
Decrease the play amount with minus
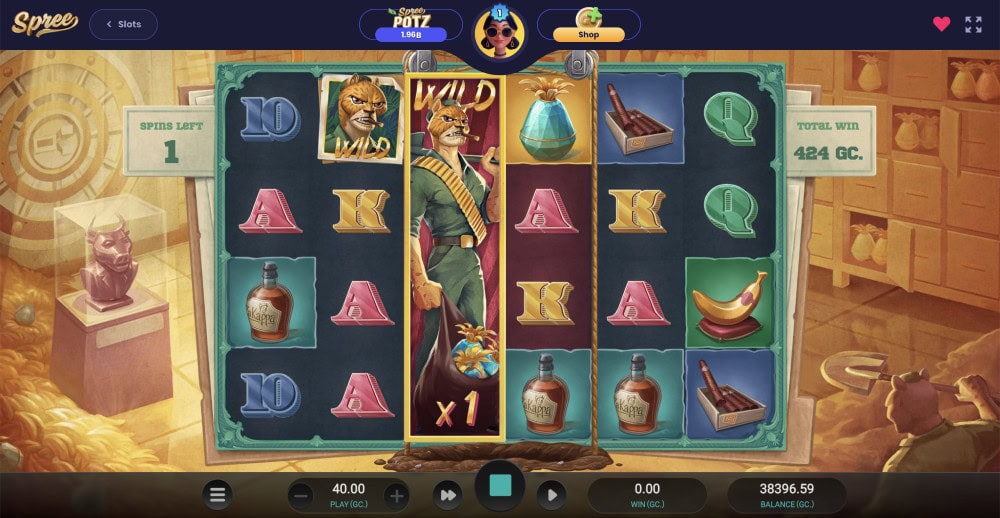pyautogui.click(x=301, y=495)
